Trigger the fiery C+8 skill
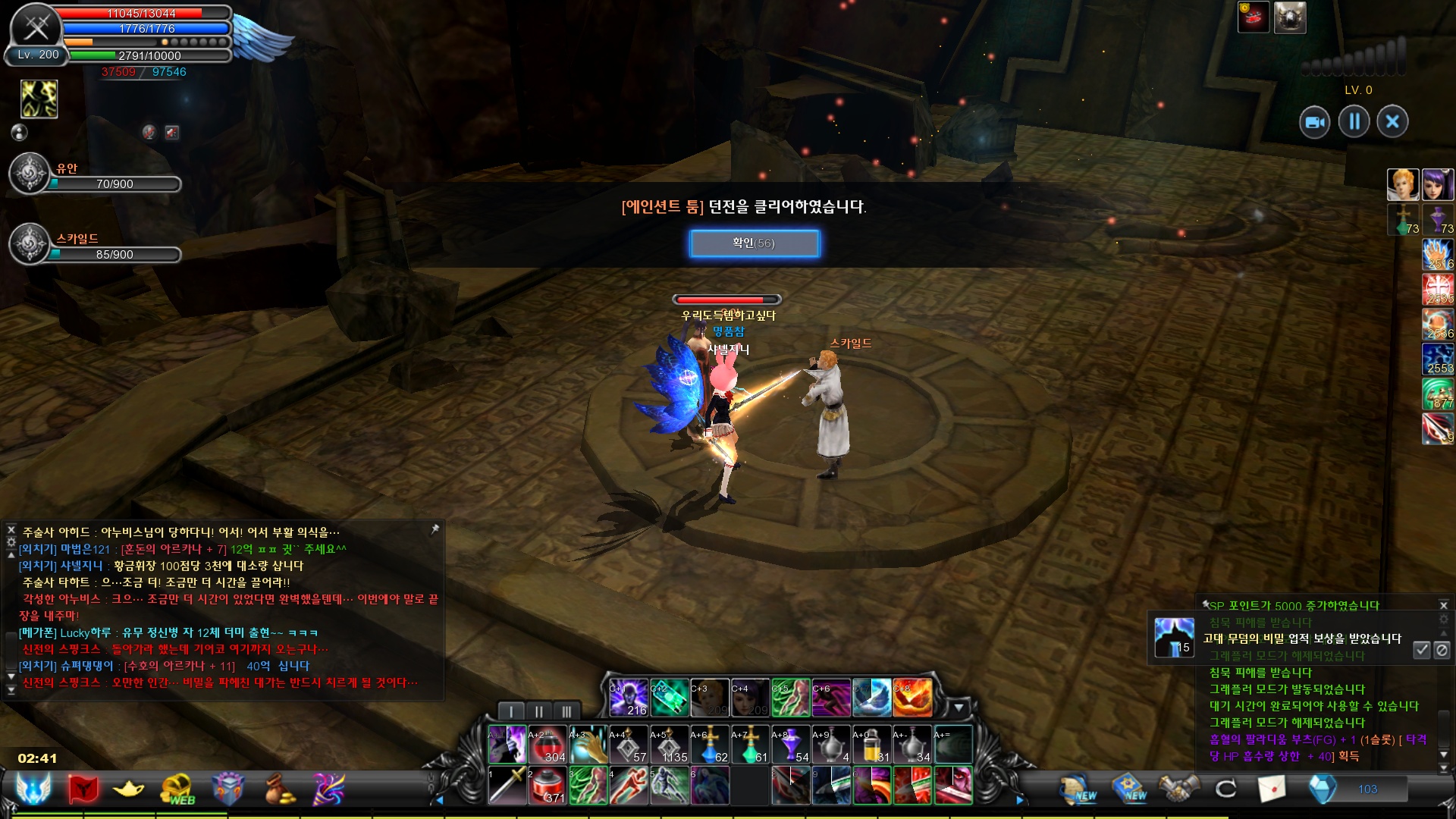1456x819 pixels. tap(912, 698)
